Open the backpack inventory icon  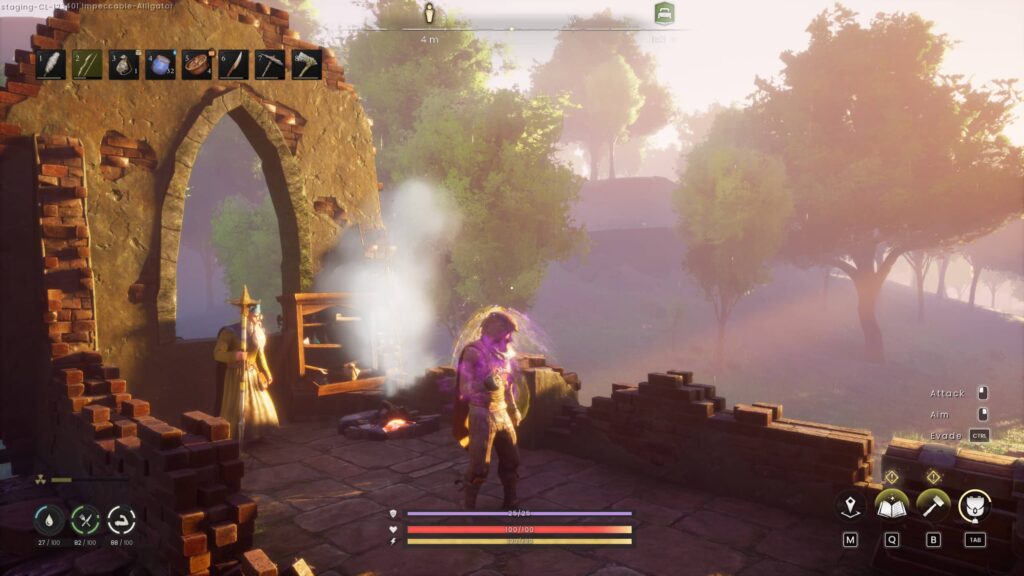click(974, 506)
